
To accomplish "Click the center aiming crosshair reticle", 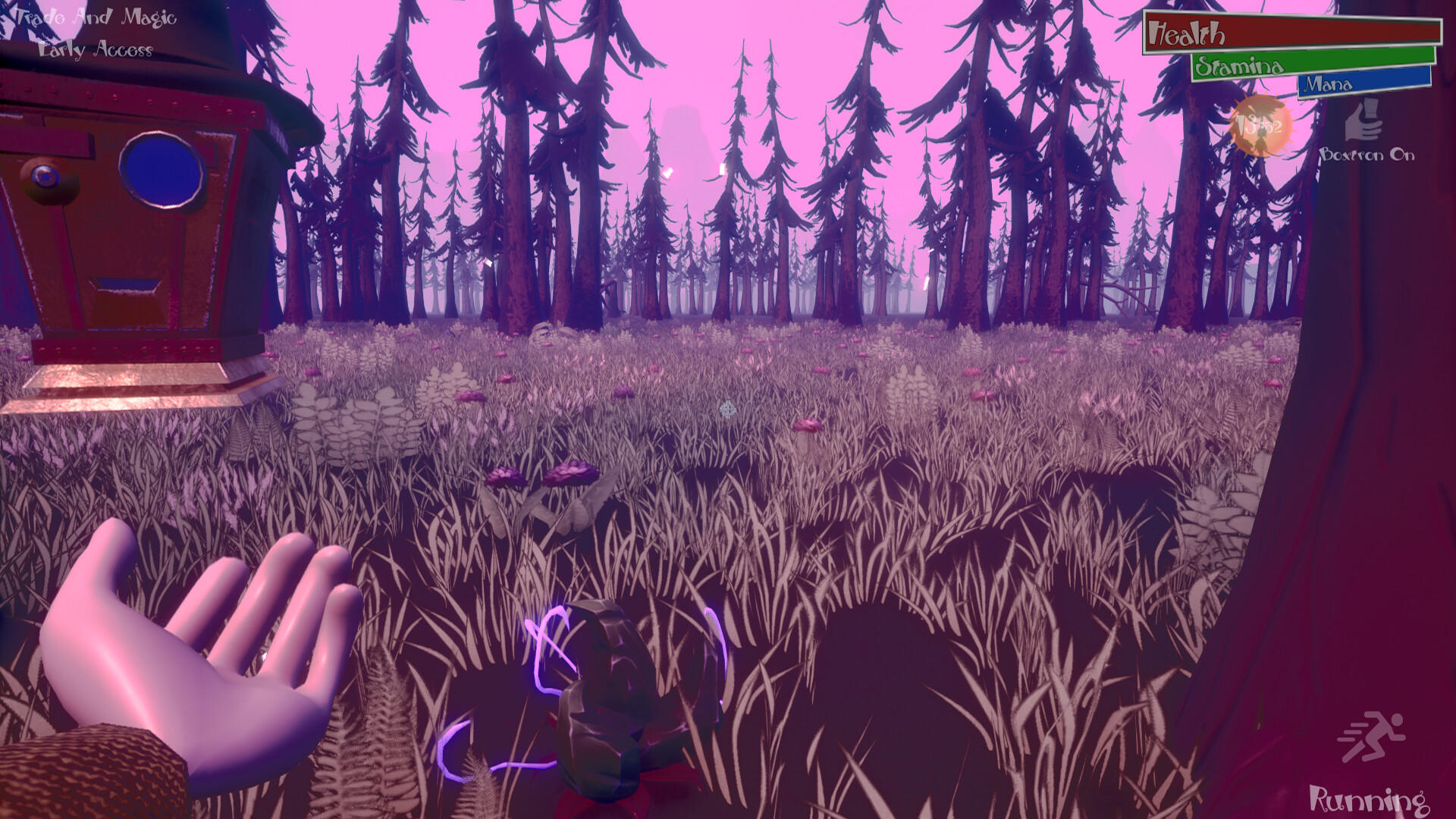I will point(727,409).
